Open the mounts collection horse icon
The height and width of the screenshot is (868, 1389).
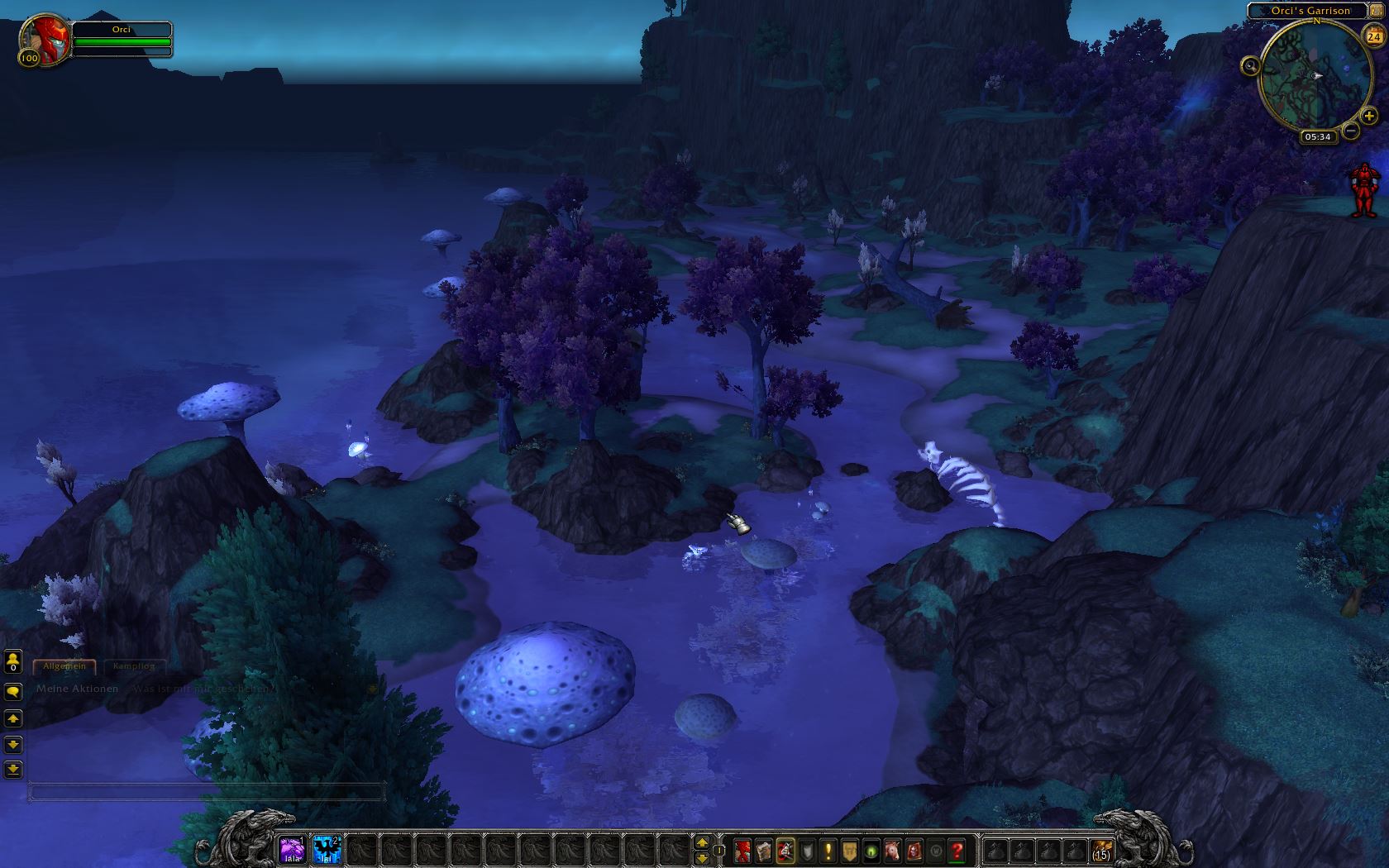(893, 850)
